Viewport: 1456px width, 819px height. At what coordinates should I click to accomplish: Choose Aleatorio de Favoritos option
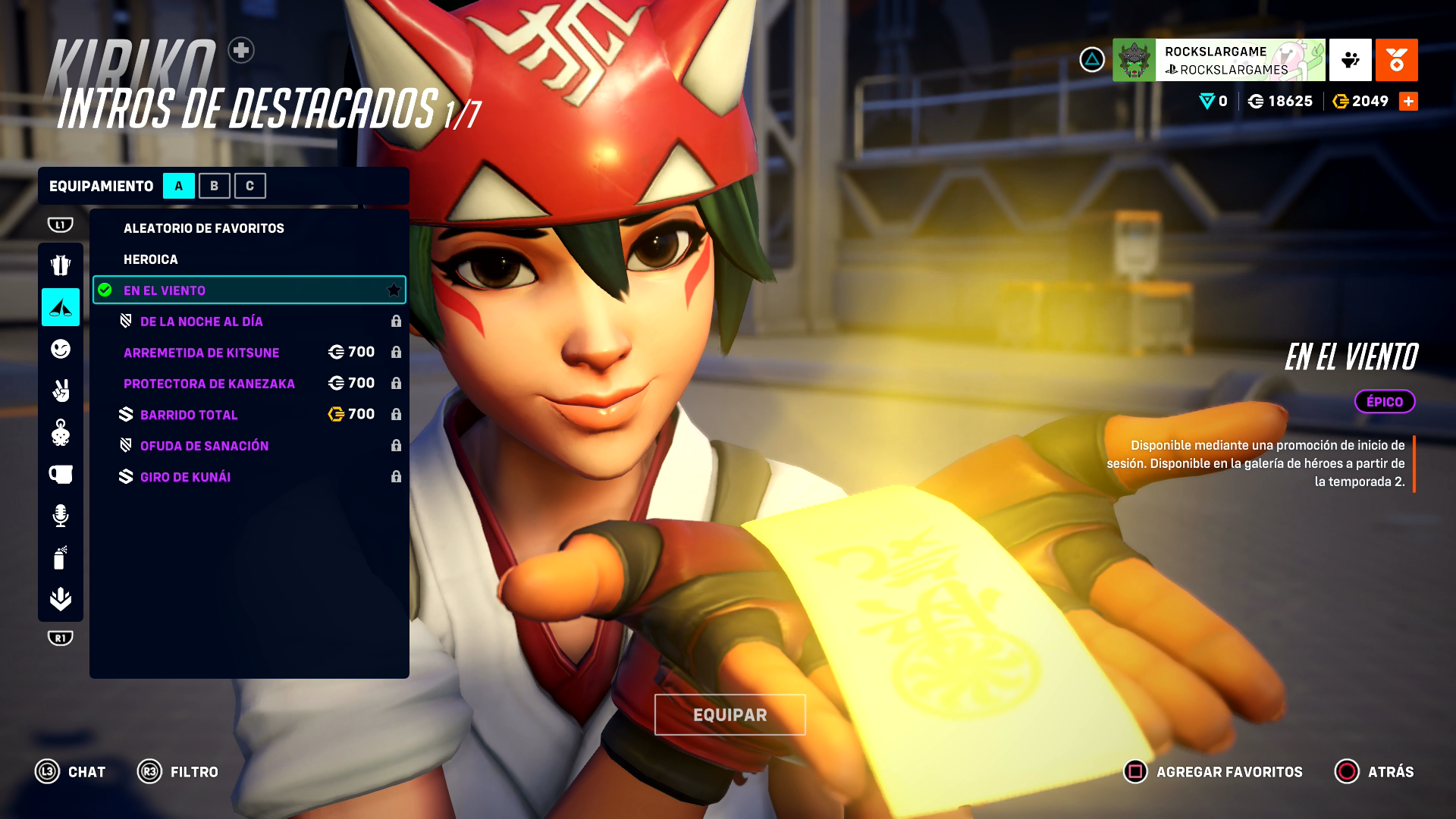[x=203, y=228]
